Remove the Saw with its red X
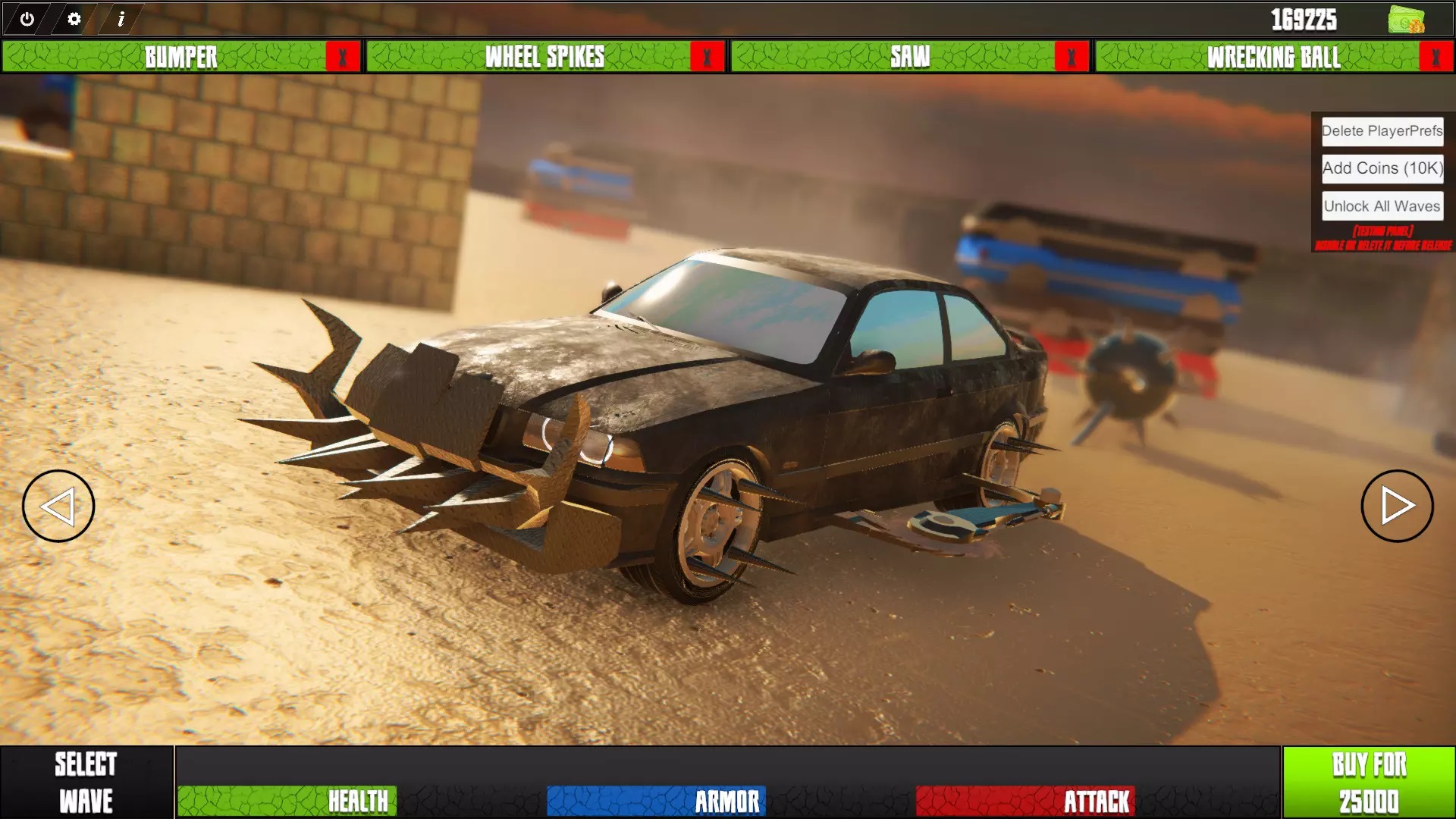This screenshot has width=1456, height=819. [1072, 57]
